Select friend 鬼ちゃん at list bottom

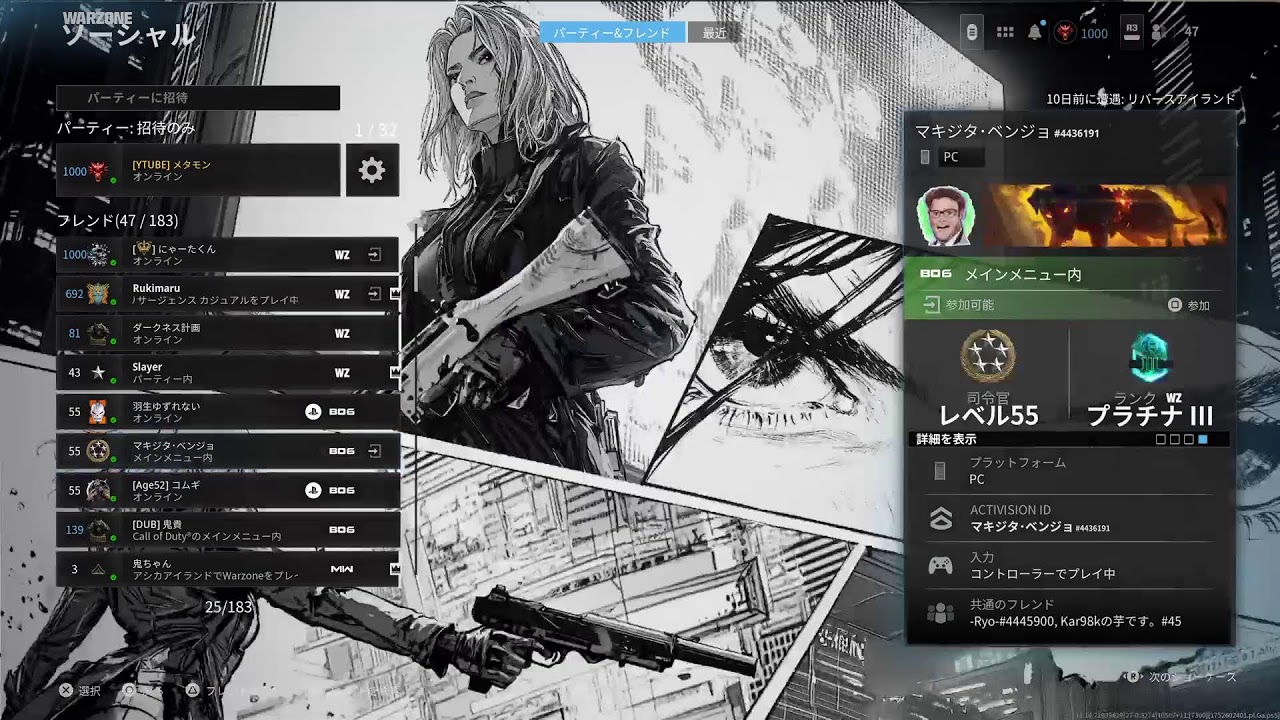227,569
